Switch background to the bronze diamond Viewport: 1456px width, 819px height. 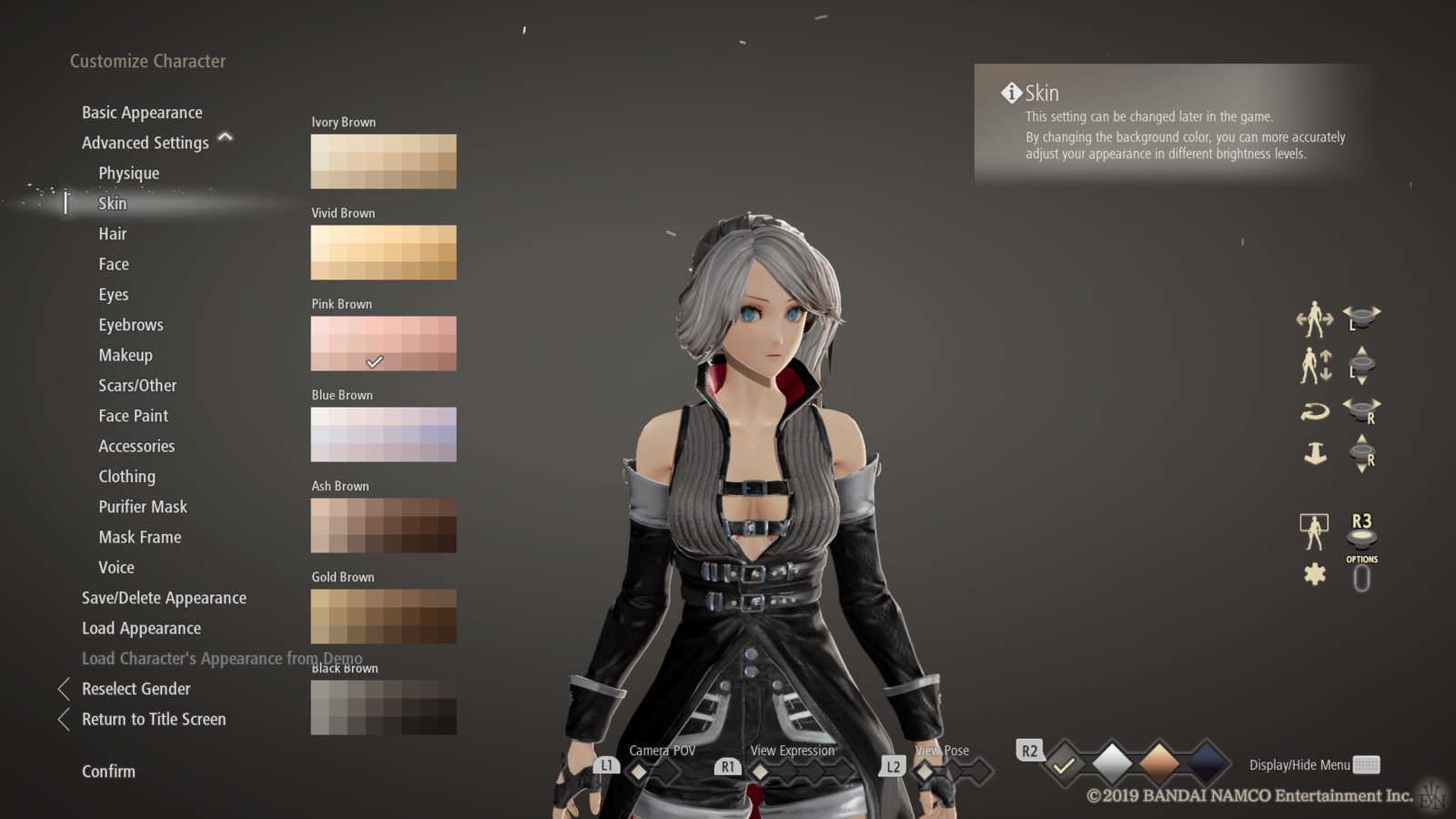(1158, 764)
